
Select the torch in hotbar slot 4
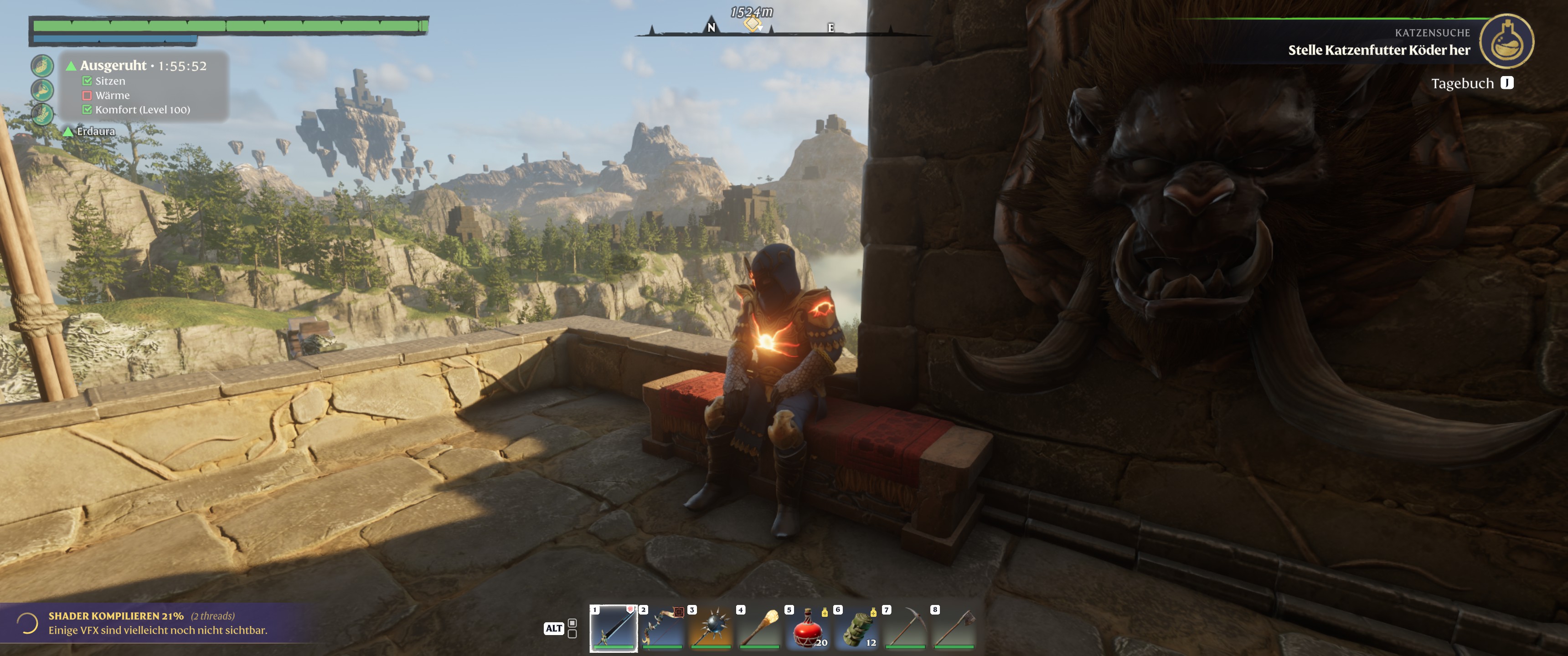(x=759, y=627)
